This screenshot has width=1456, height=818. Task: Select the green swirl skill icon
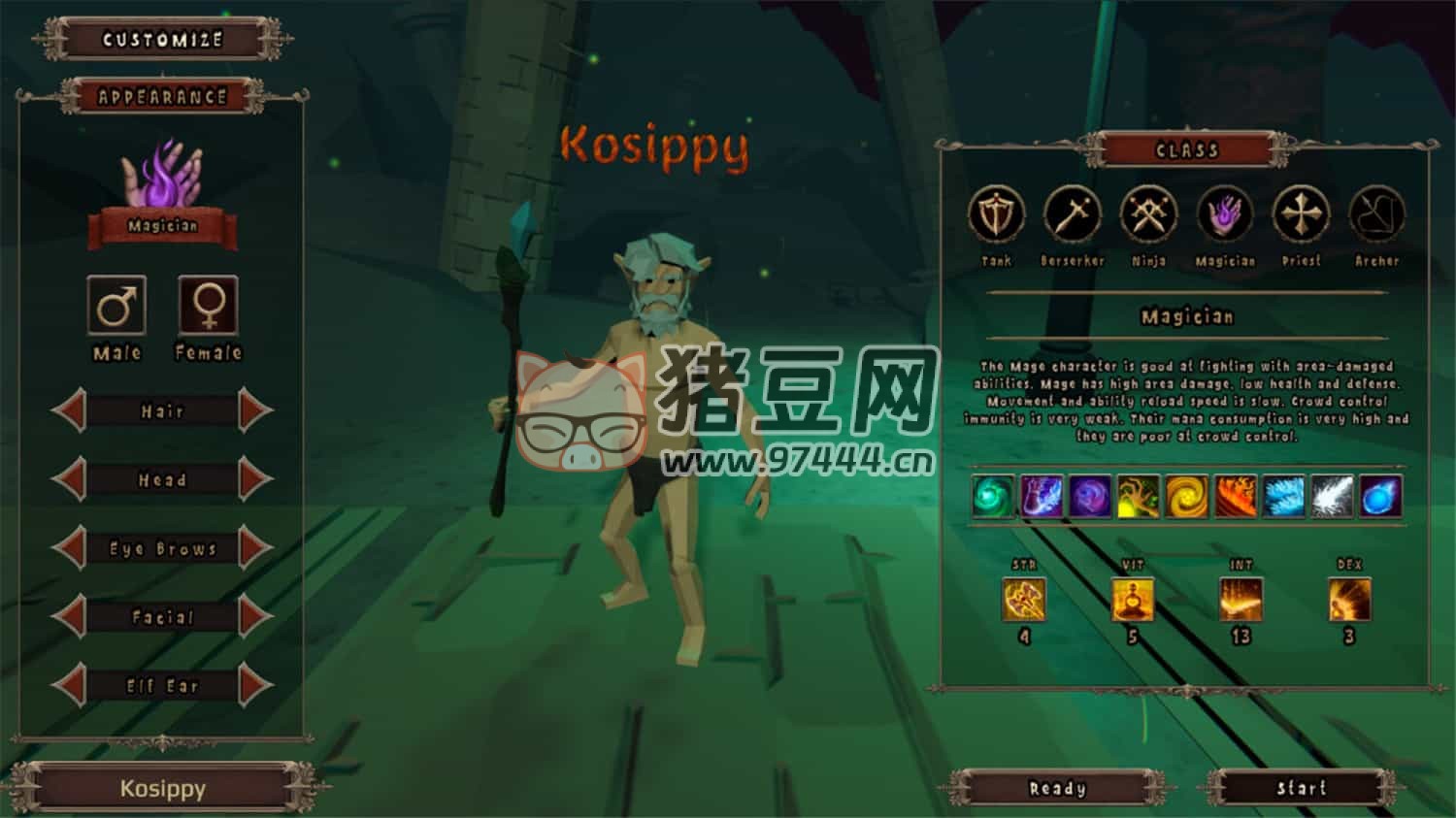coord(993,497)
